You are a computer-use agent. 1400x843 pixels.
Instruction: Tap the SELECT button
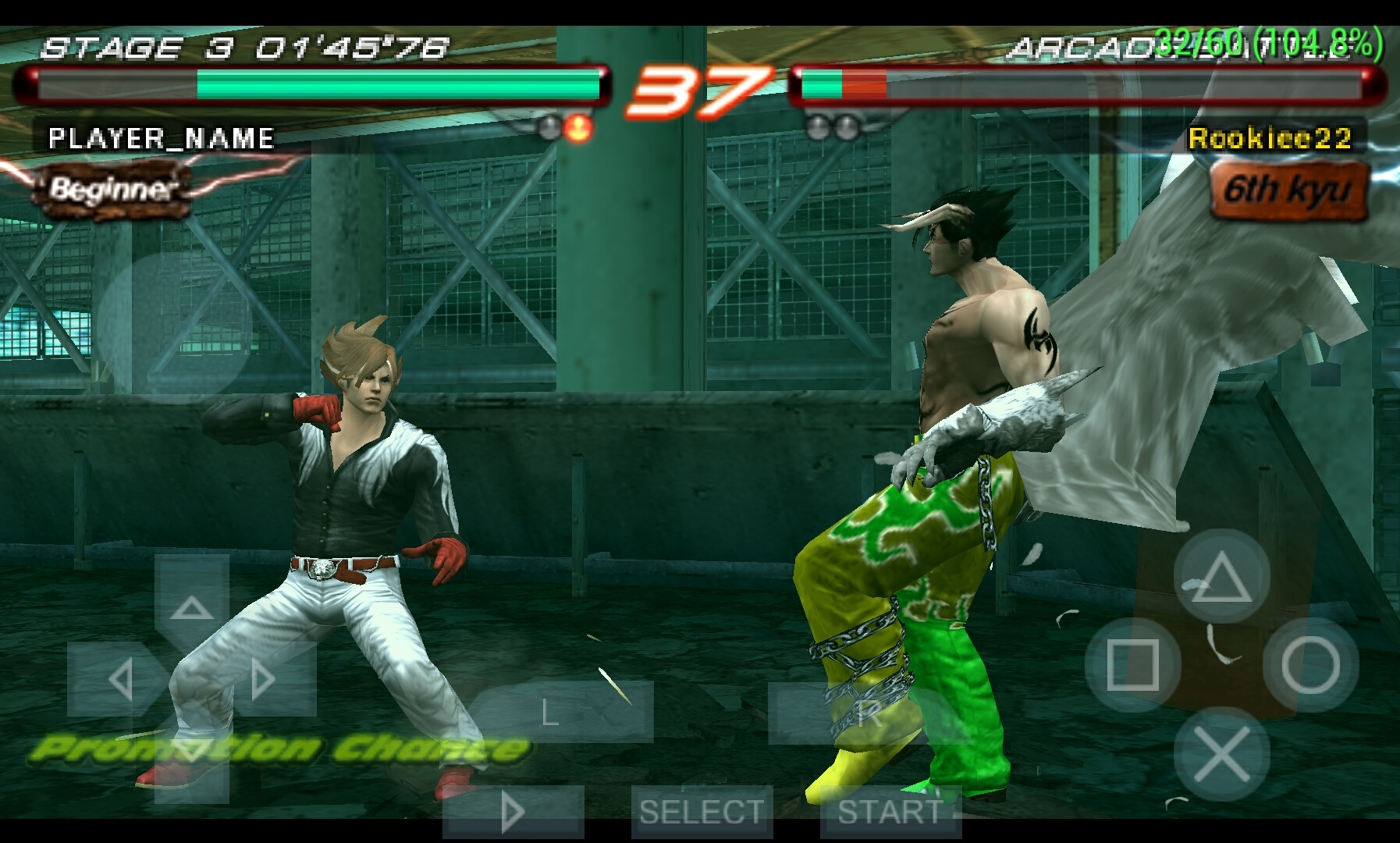[702, 812]
